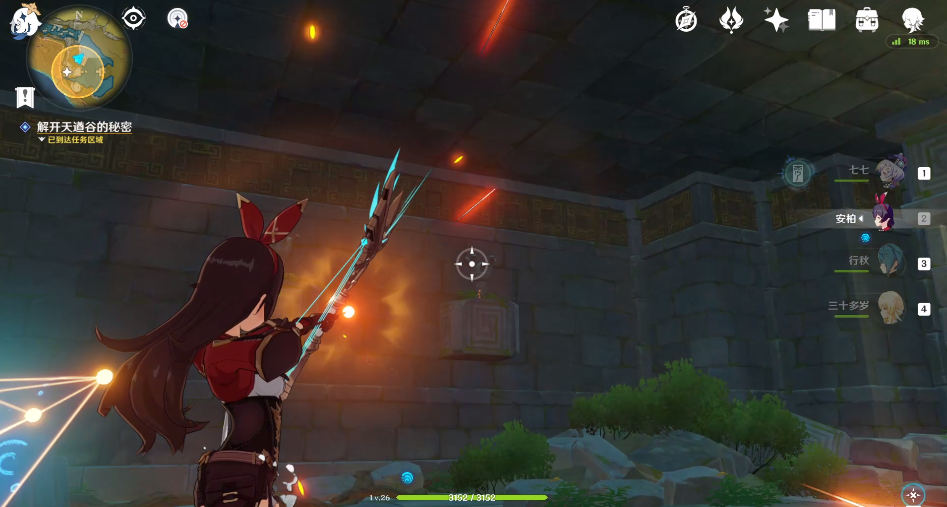Open the compass events icon
Viewport: 947px width, 507px height.
point(686,20)
